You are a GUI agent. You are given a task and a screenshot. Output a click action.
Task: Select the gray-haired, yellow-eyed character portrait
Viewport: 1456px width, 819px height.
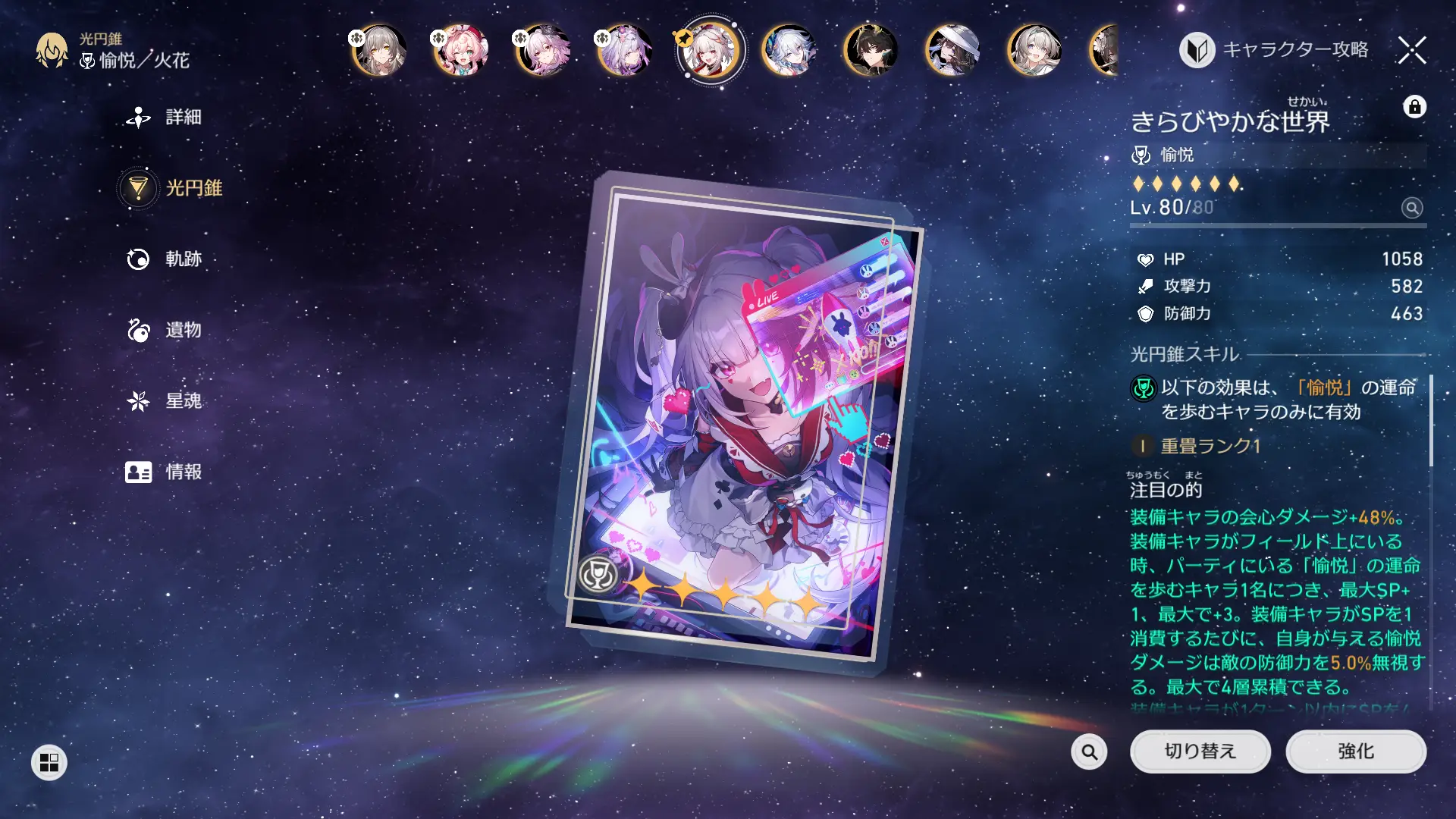(379, 51)
